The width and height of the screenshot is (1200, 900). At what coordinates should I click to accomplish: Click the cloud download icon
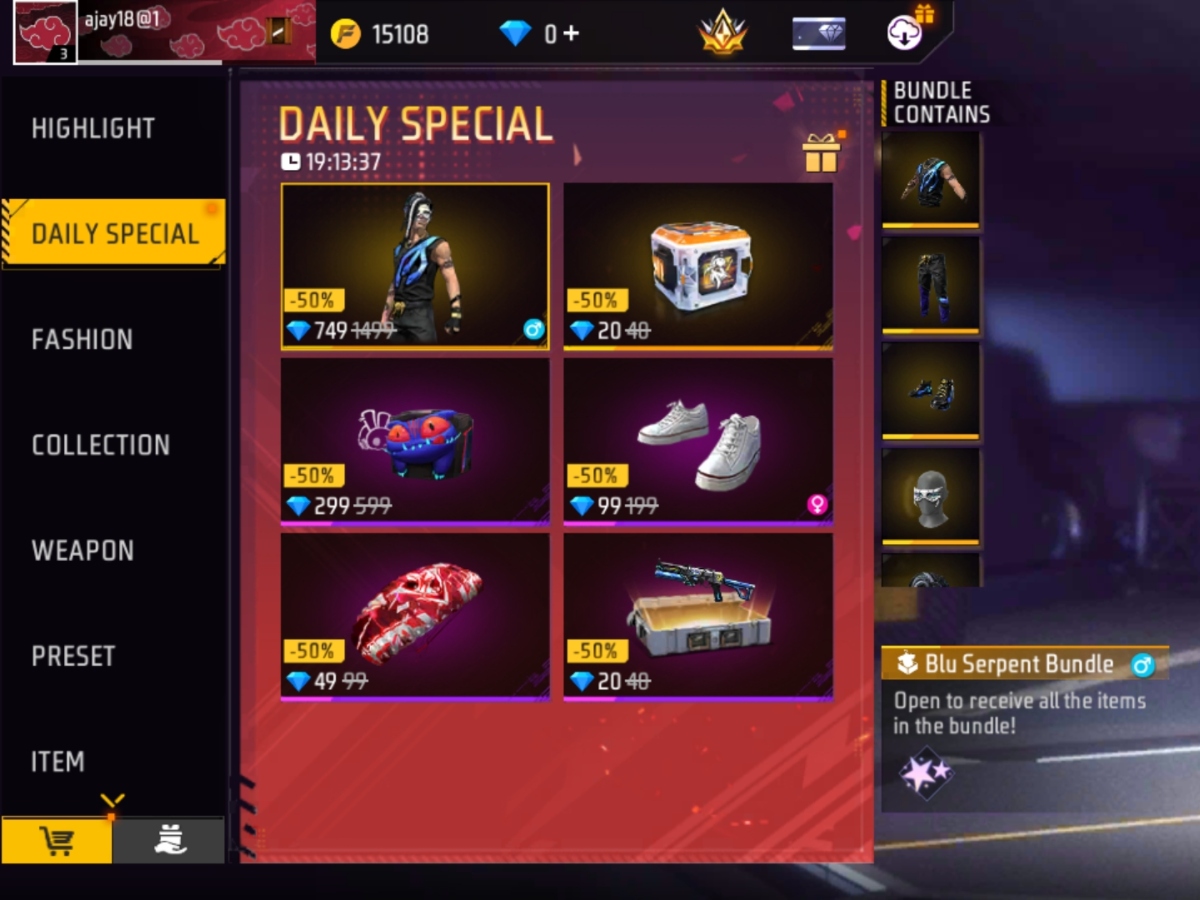pyautogui.click(x=905, y=32)
